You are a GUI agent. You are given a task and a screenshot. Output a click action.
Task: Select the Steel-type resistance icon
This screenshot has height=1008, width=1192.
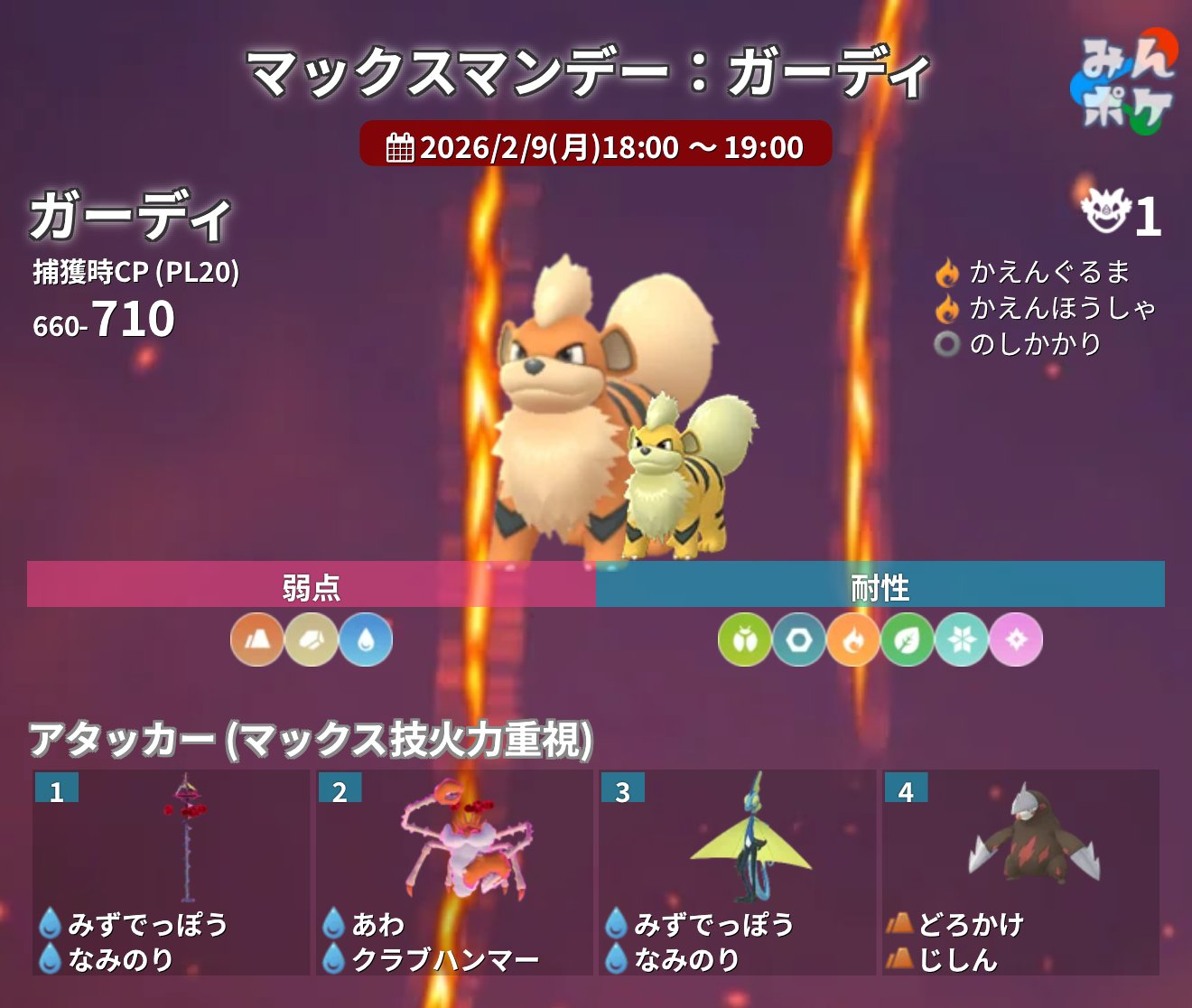799,639
